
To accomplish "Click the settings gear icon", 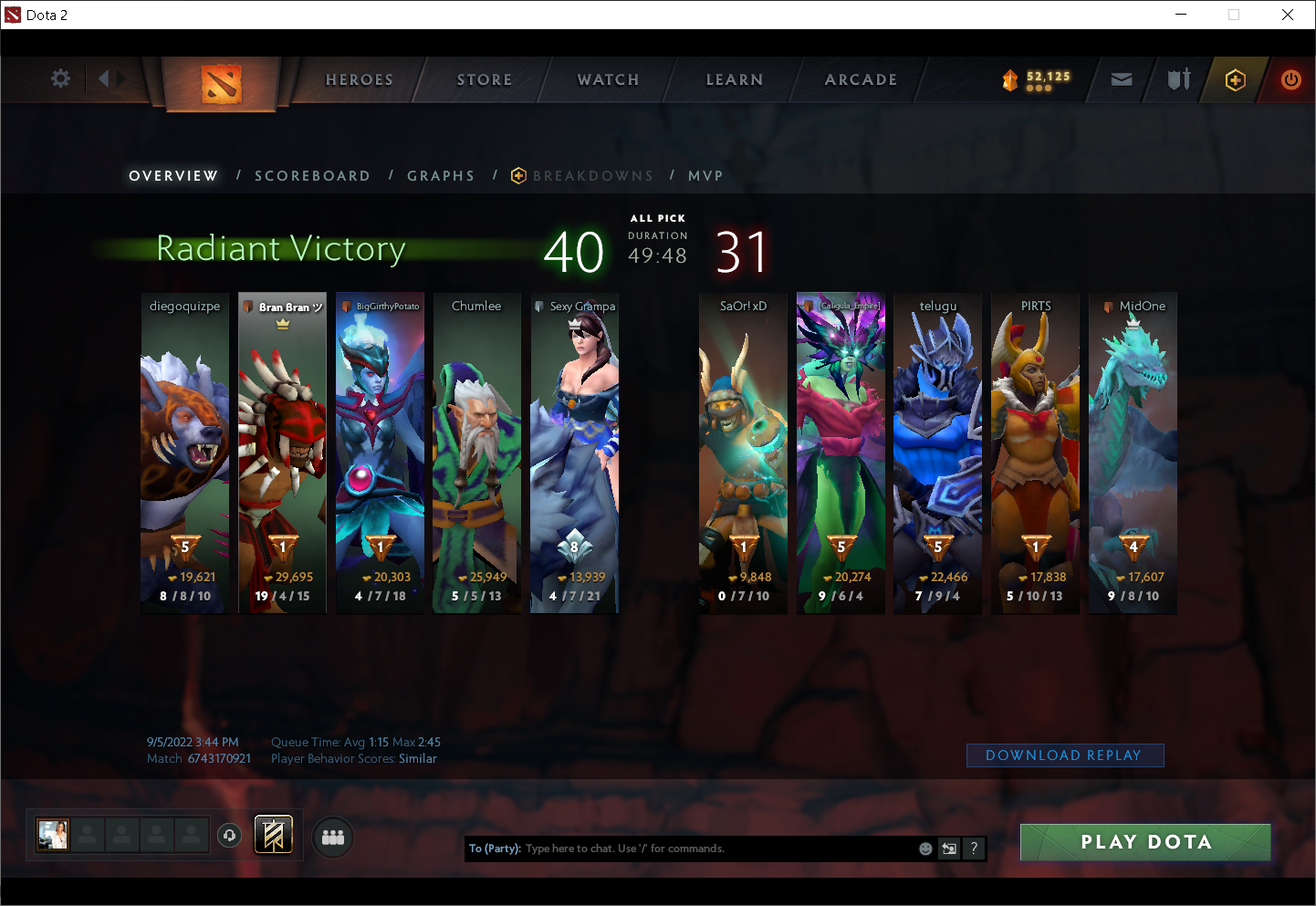I will (x=60, y=78).
